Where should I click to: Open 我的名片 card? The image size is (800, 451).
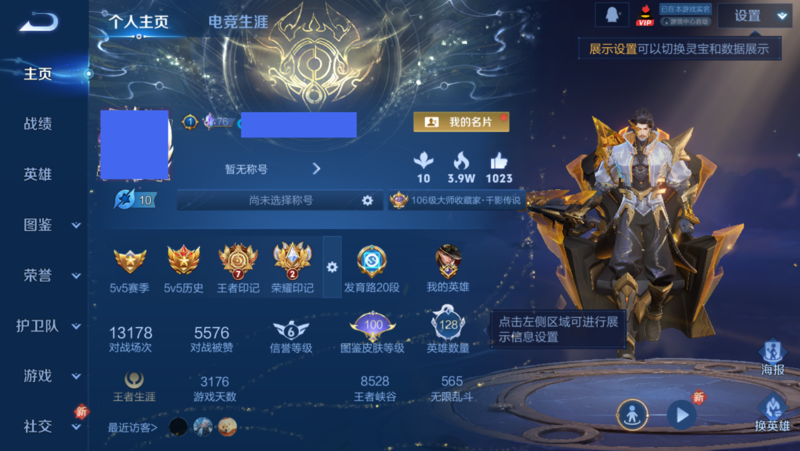pos(461,122)
